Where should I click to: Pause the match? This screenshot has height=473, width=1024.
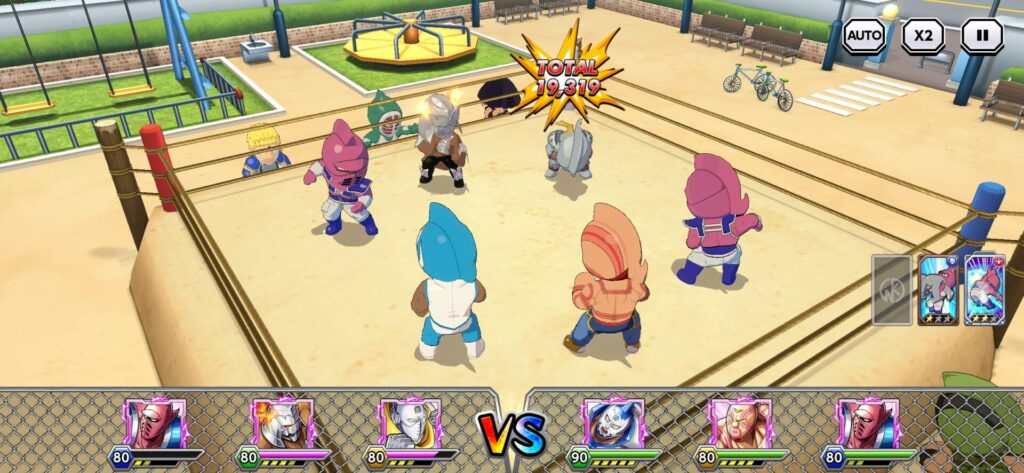coord(982,36)
